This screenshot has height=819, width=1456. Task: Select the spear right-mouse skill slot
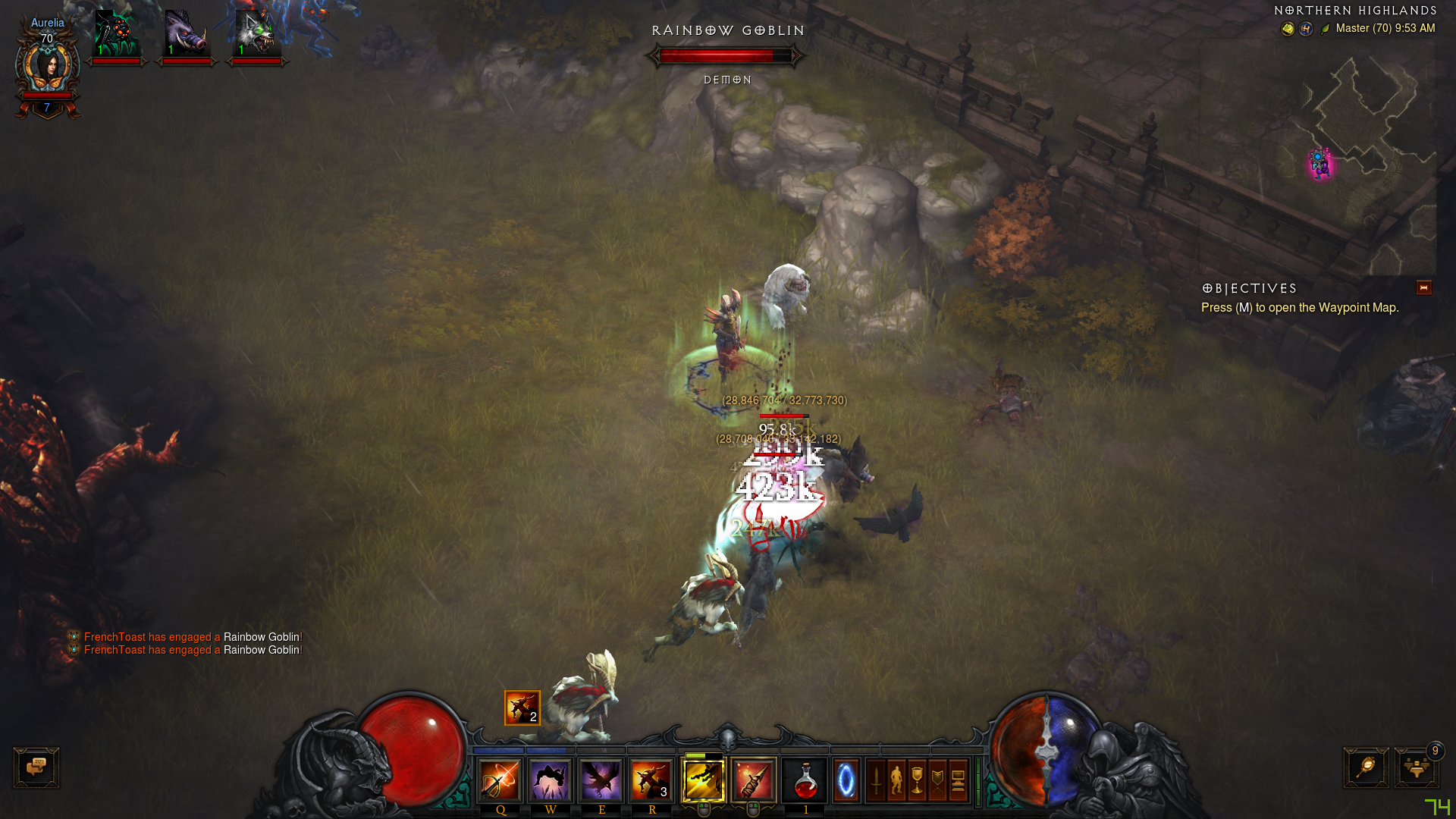coord(754,780)
